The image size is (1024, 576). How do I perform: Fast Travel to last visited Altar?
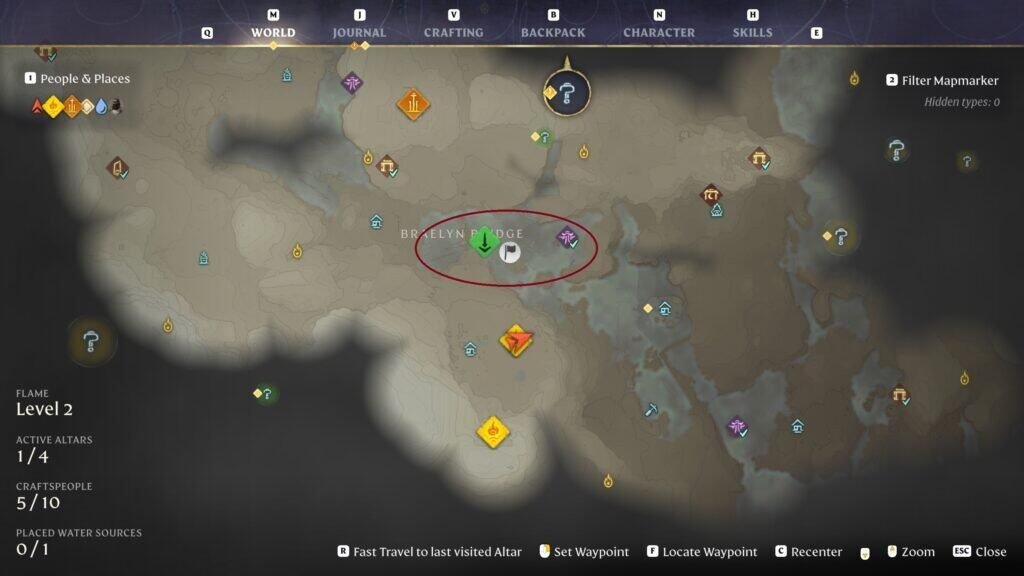tap(431, 552)
